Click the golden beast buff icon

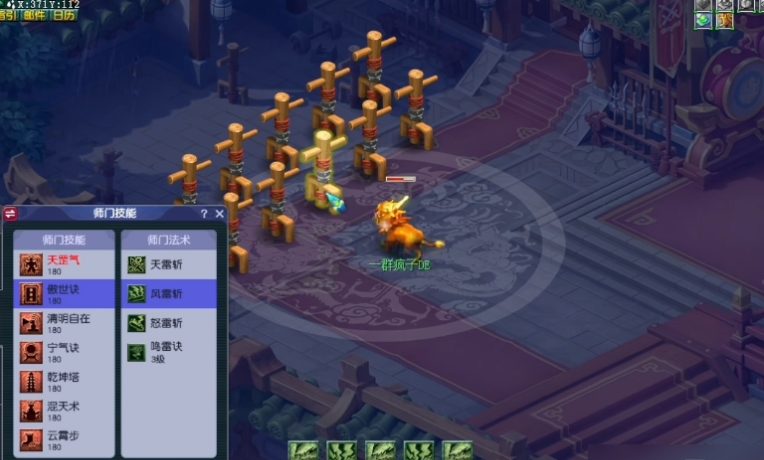click(726, 20)
